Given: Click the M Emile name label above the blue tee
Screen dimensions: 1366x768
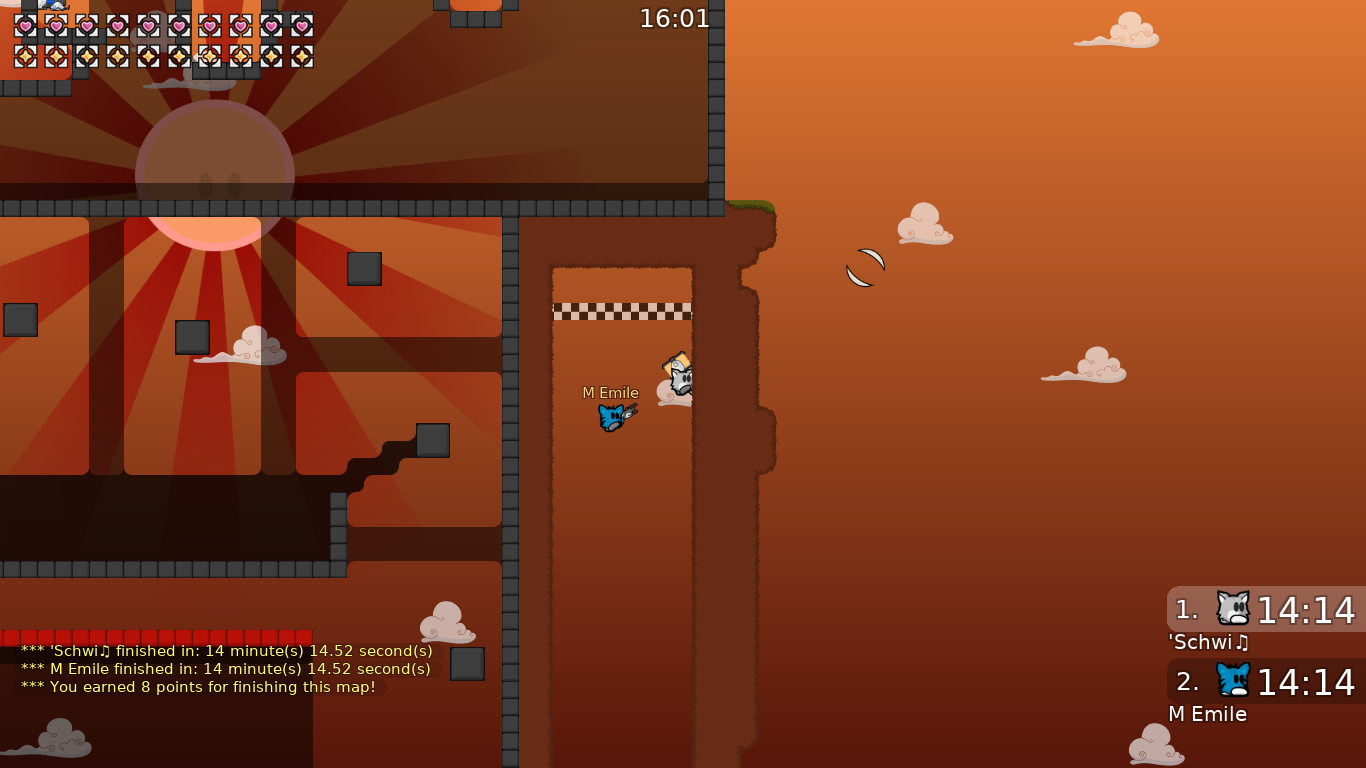Looking at the screenshot, I should [x=611, y=392].
